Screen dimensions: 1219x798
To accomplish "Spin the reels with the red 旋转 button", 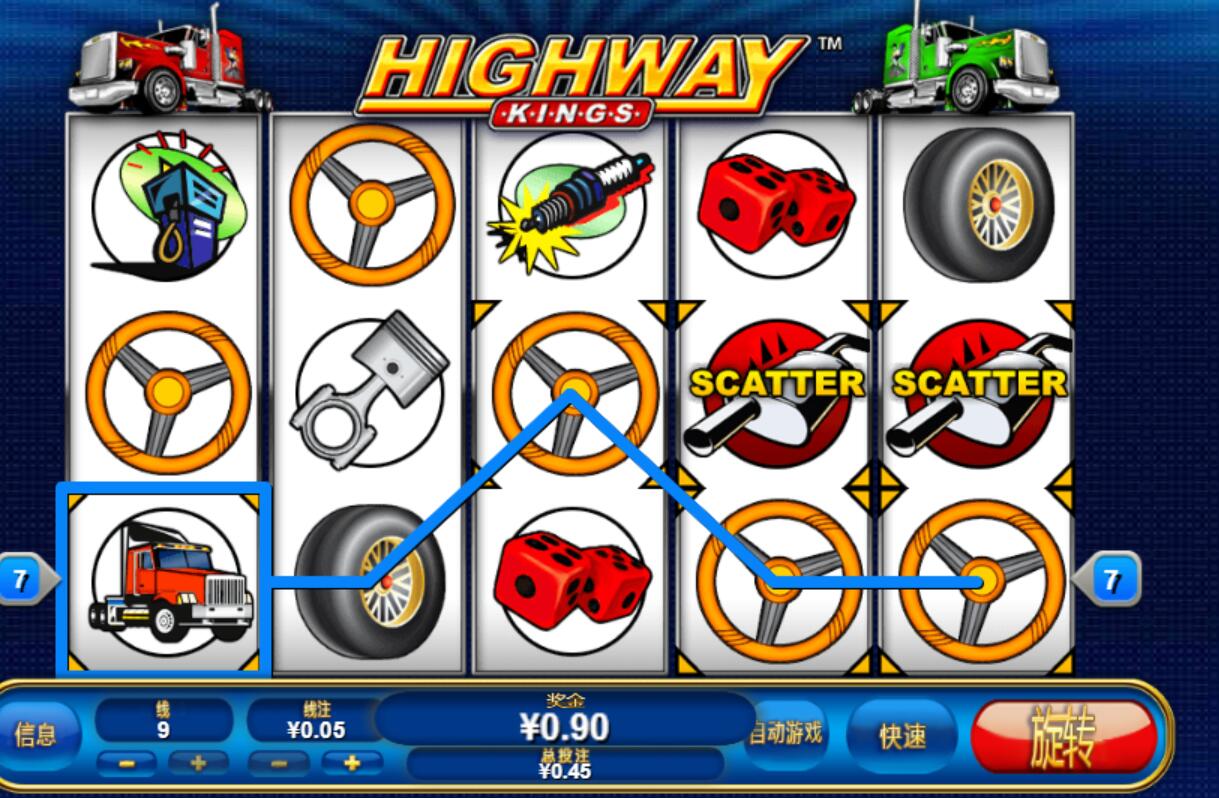I will [1063, 737].
